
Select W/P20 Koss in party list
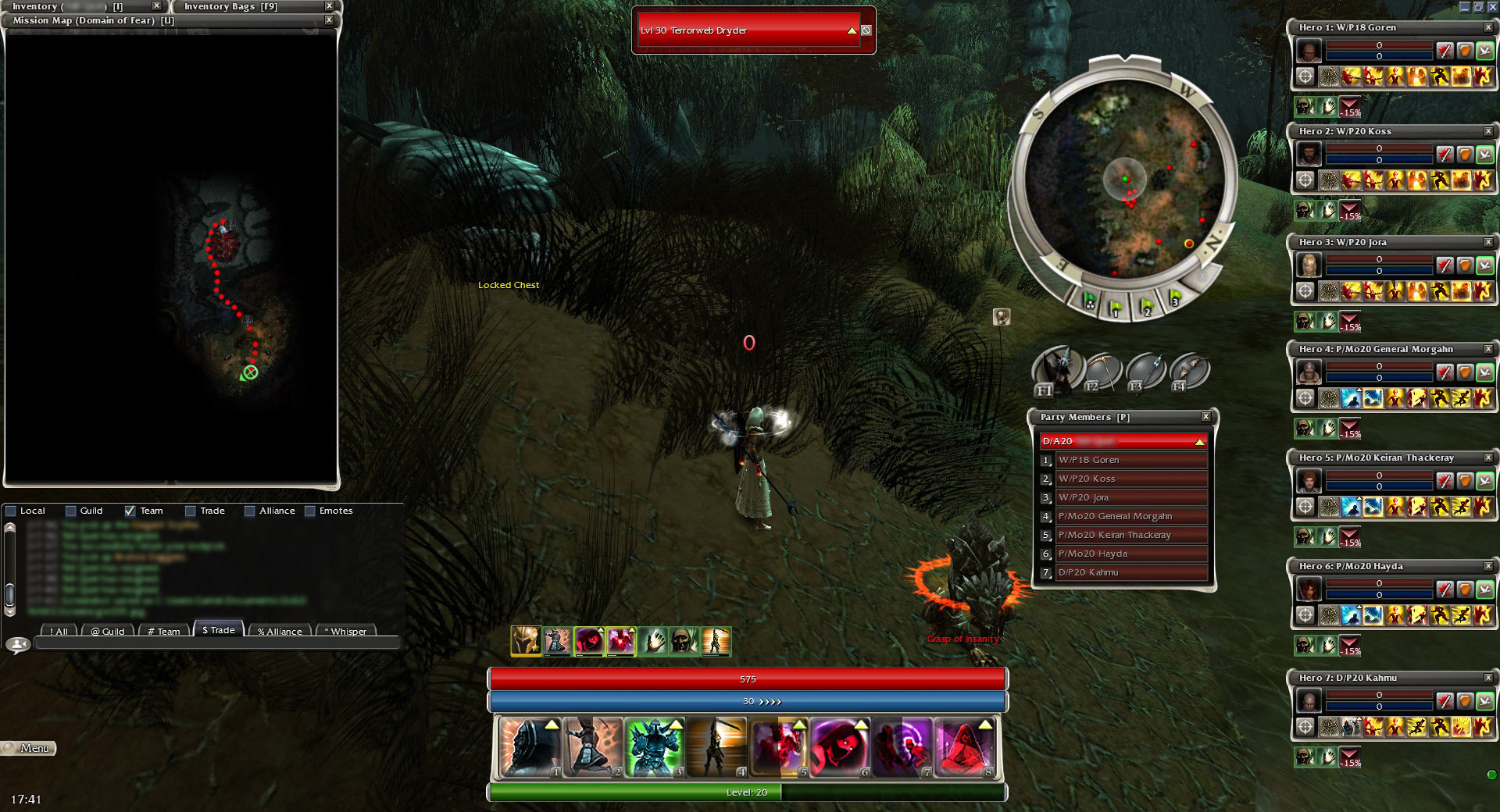point(1130,479)
